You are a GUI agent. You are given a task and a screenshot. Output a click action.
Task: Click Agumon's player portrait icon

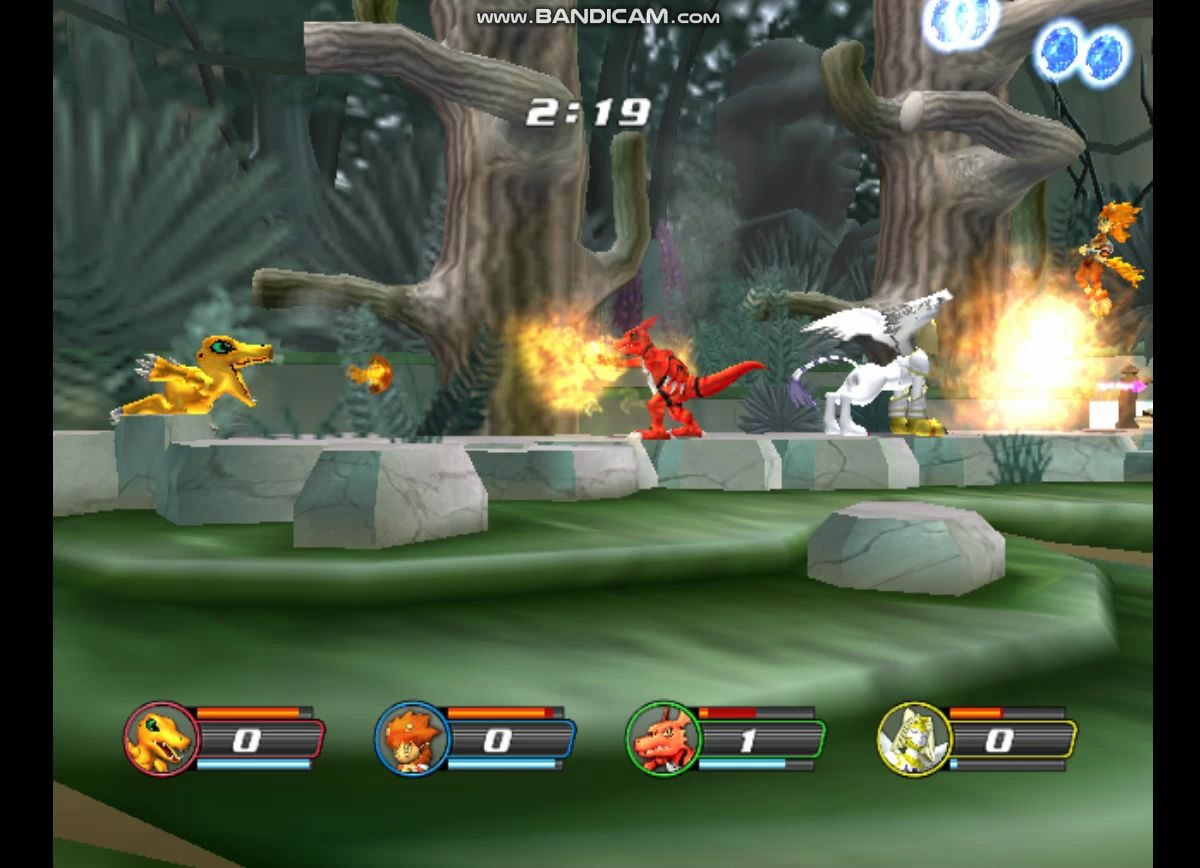tap(161, 740)
